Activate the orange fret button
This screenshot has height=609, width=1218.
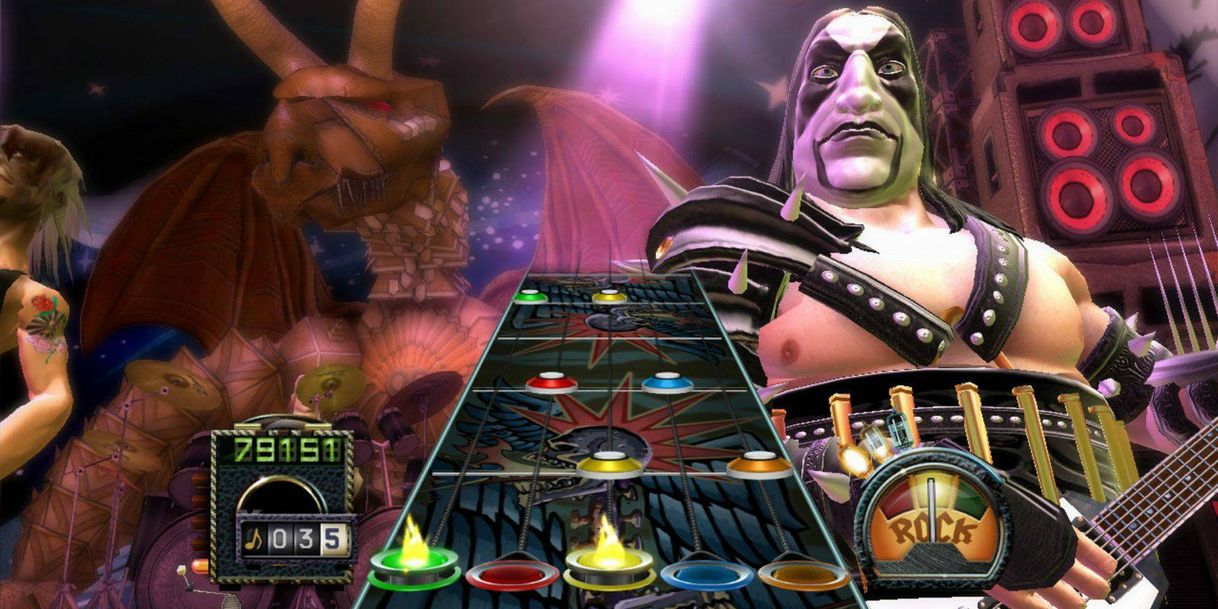pos(803,574)
